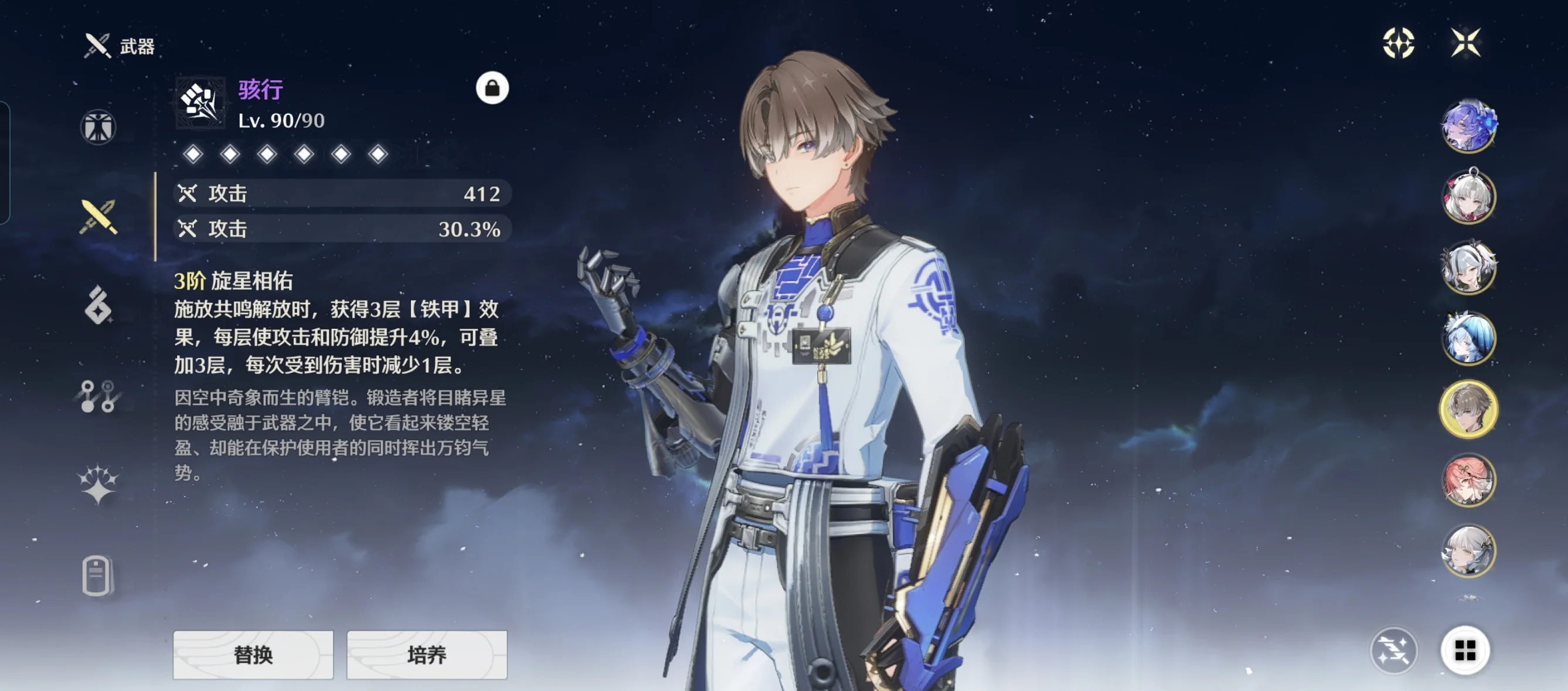Image resolution: width=1568 pixels, height=691 pixels.
Task: Switch to the star-shaped resonance chain tab
Action: tap(98, 484)
